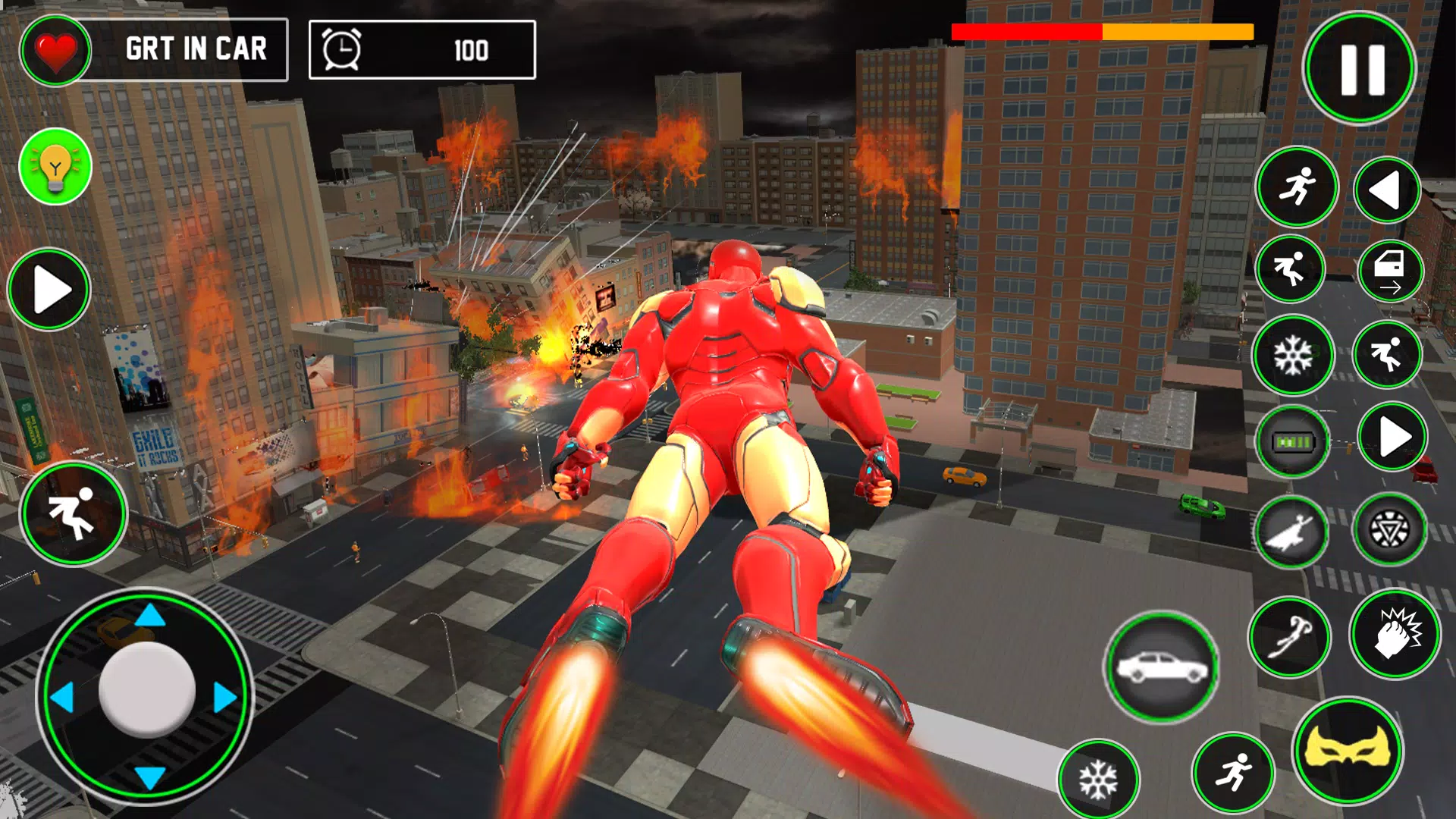Click the joystick's right arrow
1456x819 pixels.
pyautogui.click(x=224, y=697)
